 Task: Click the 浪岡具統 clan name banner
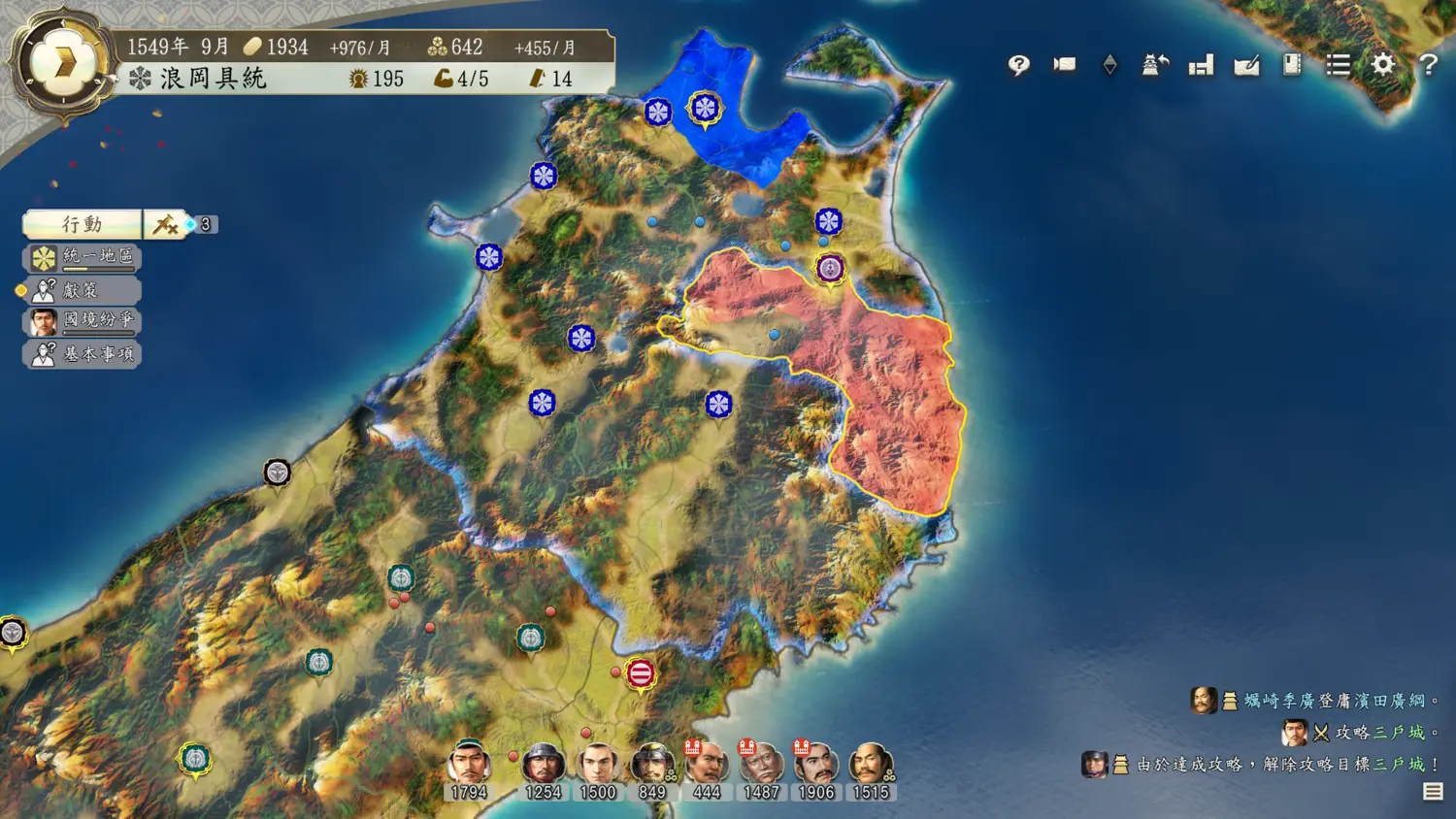coord(214,79)
